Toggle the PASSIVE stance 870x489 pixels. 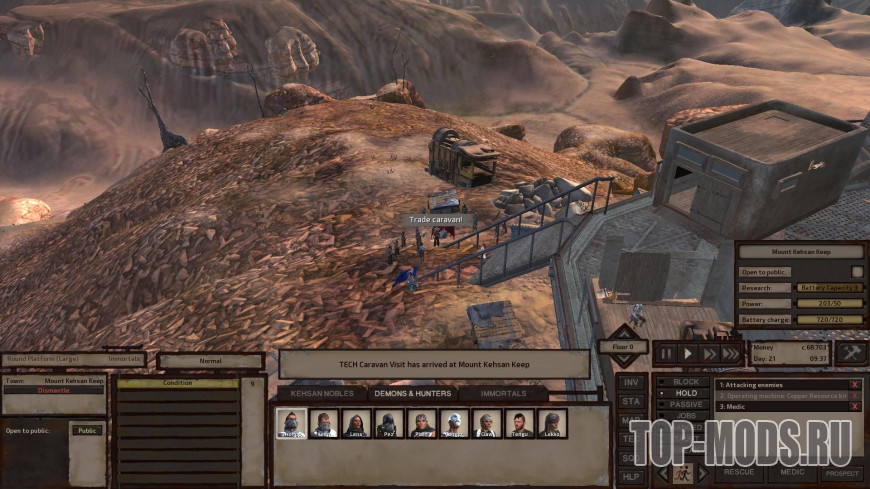[x=685, y=405]
